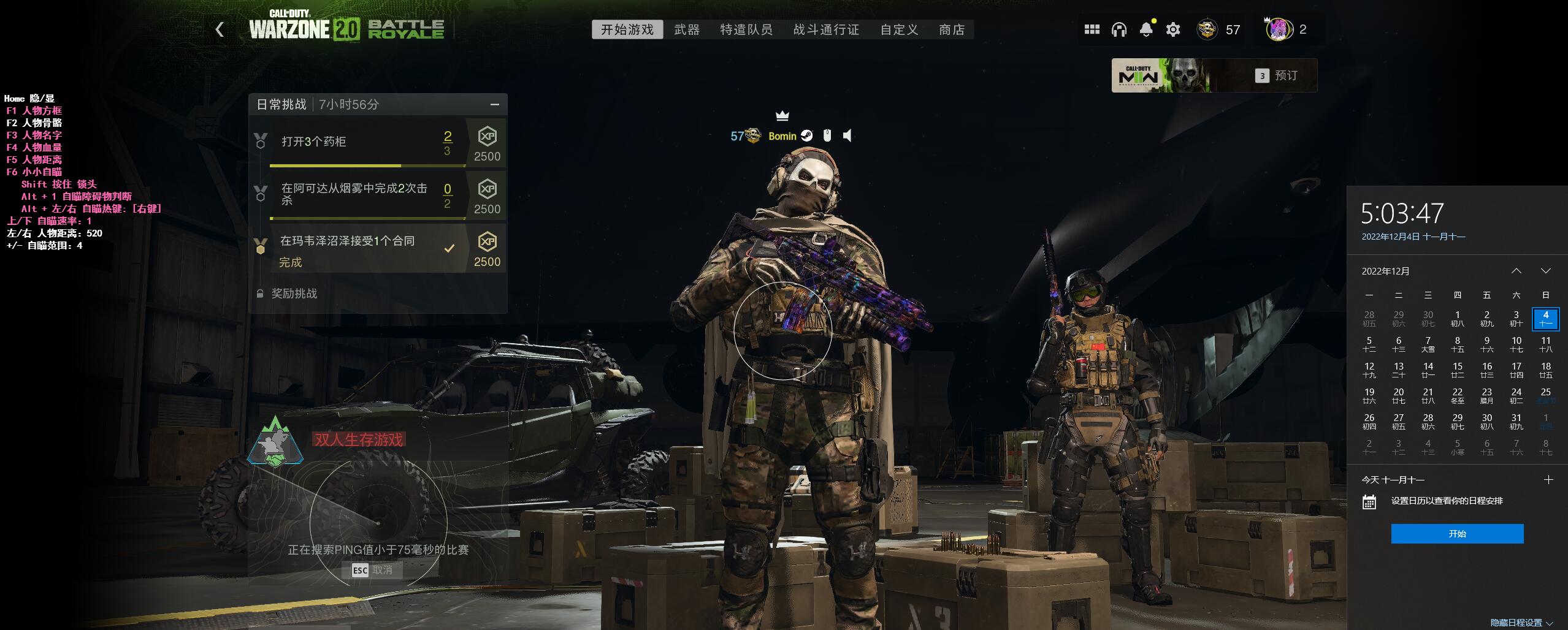
Task: Open the locked 奖励挑战 entry
Action: (x=294, y=294)
